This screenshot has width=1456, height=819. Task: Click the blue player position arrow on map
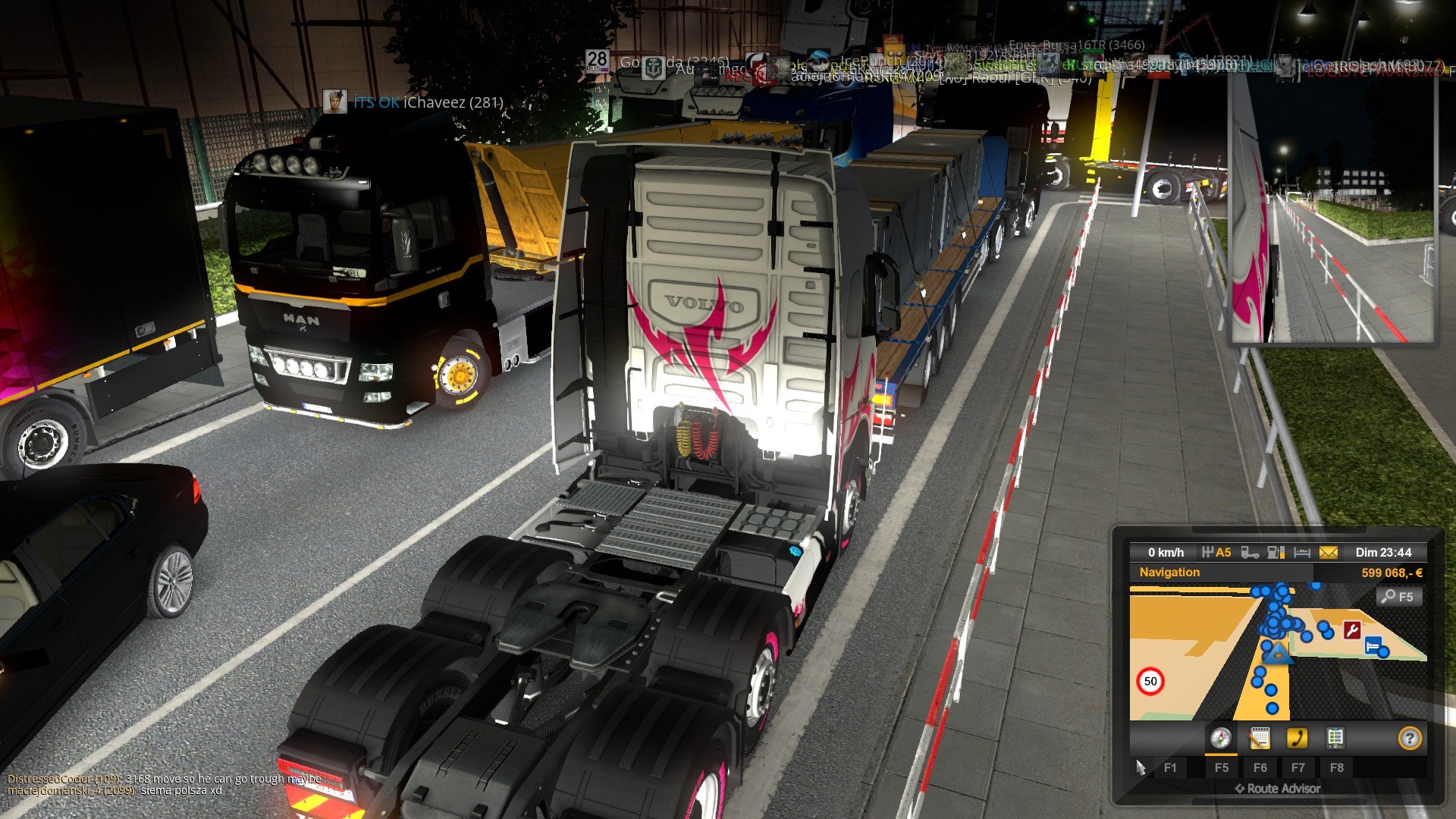click(1277, 653)
